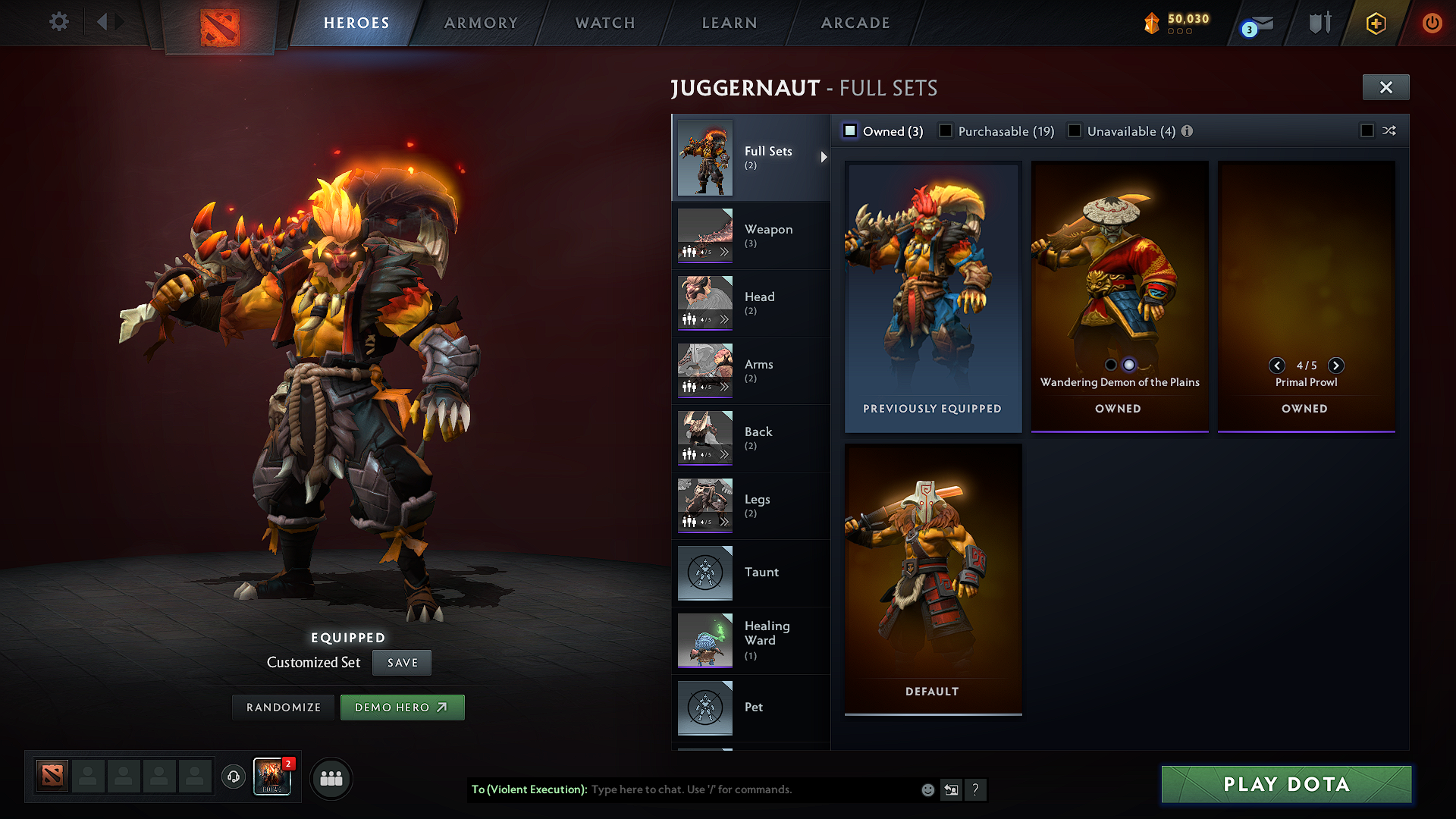Select the emoticon smiley in chat bar
The image size is (1456, 819).
(927, 789)
